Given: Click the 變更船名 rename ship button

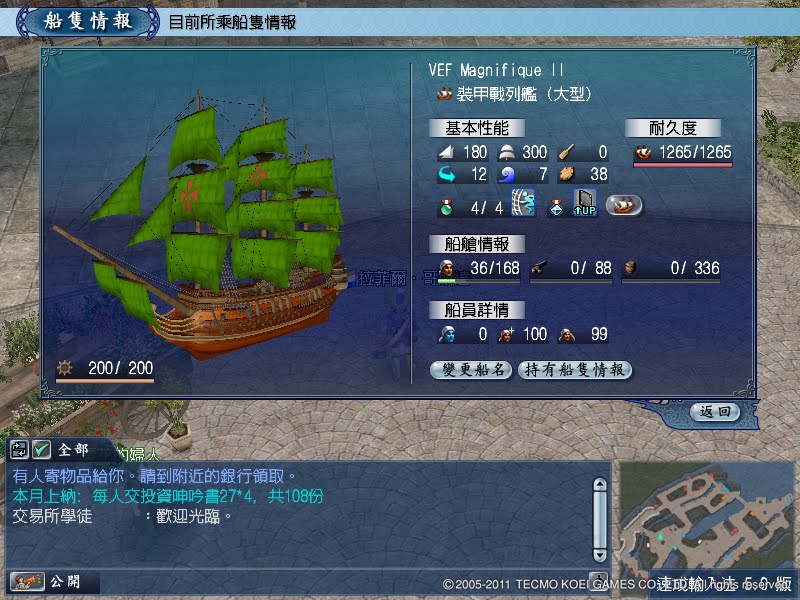Looking at the screenshot, I should tap(472, 370).
